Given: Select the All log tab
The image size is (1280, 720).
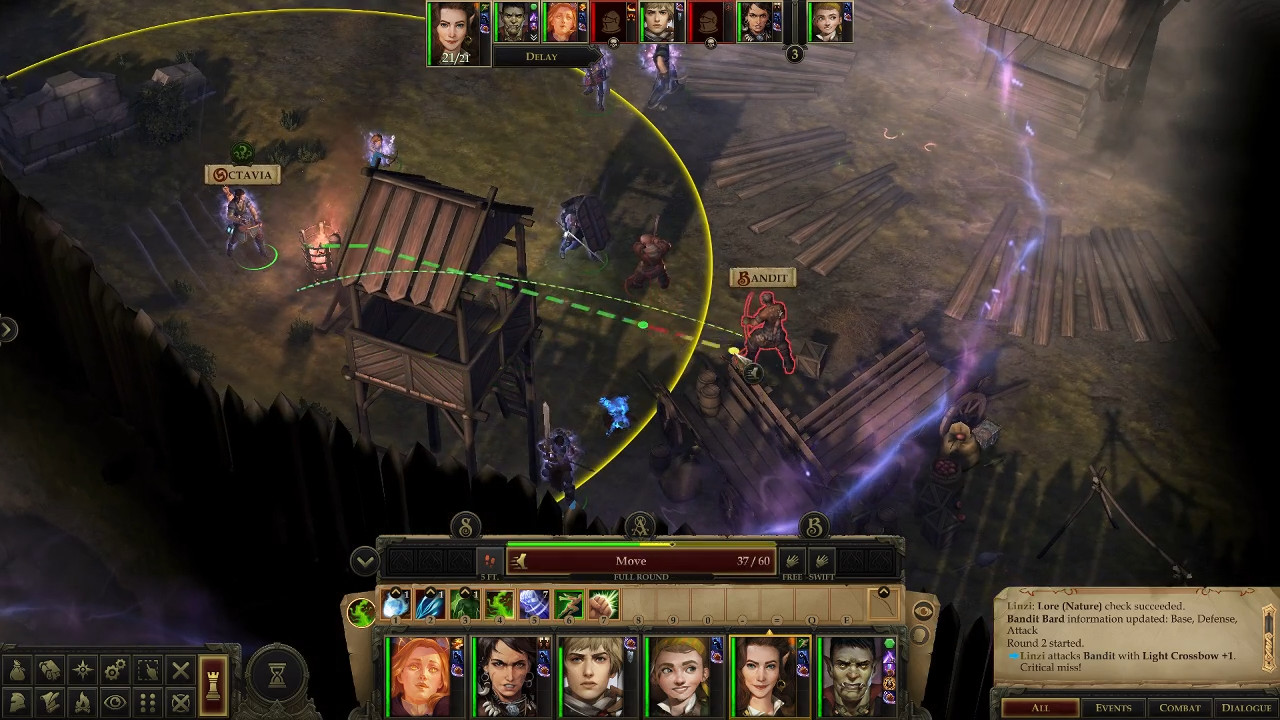Looking at the screenshot, I should pos(1040,708).
